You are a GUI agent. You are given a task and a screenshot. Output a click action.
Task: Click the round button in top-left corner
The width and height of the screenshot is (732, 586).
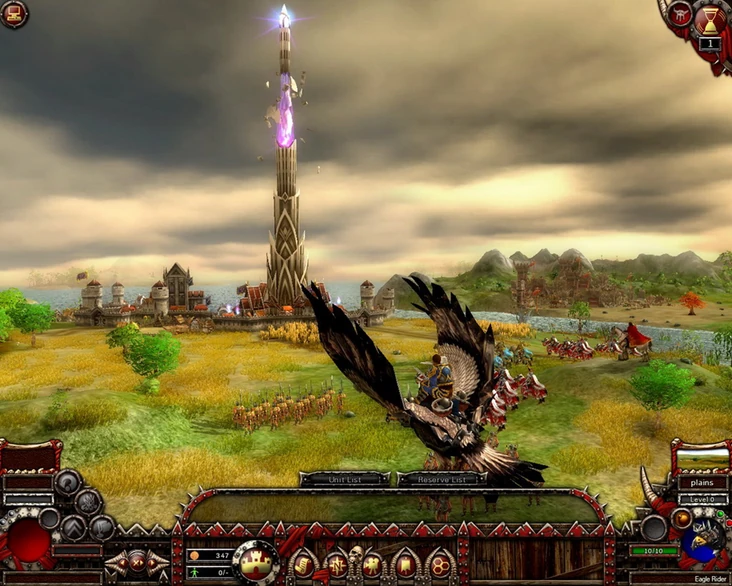[x=13, y=13]
